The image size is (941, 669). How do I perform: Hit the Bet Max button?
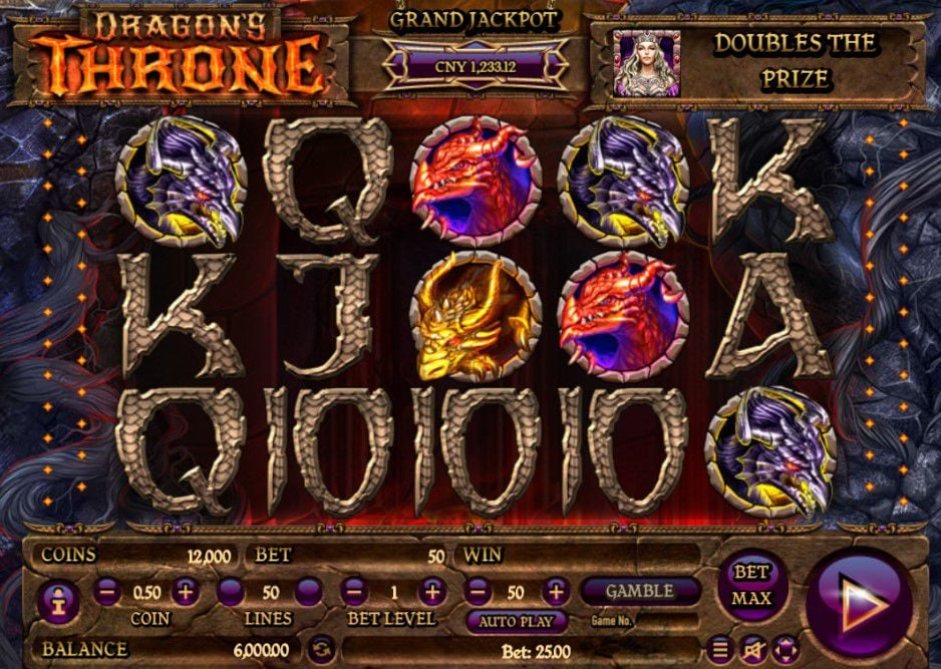(752, 585)
